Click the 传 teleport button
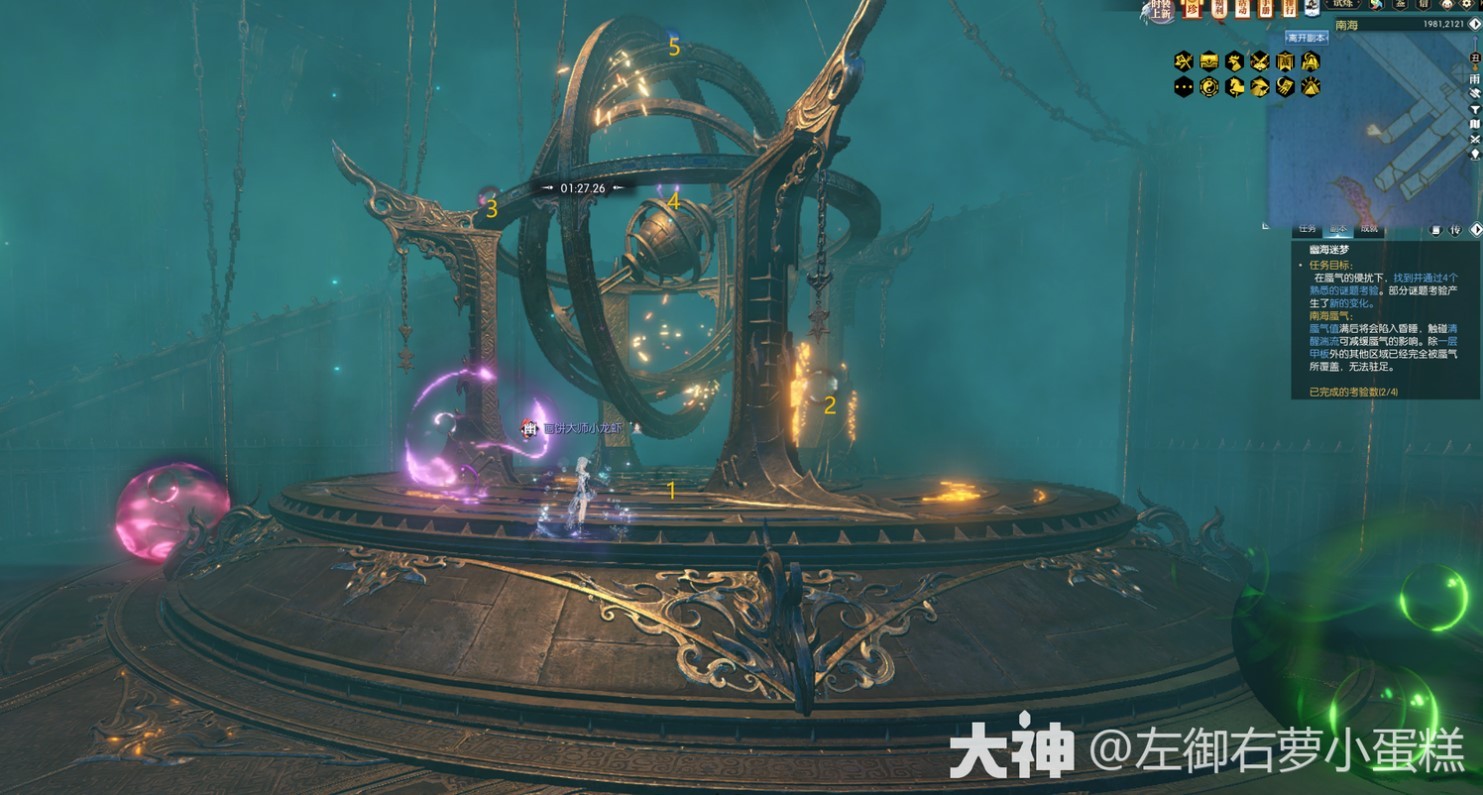 (1455, 230)
